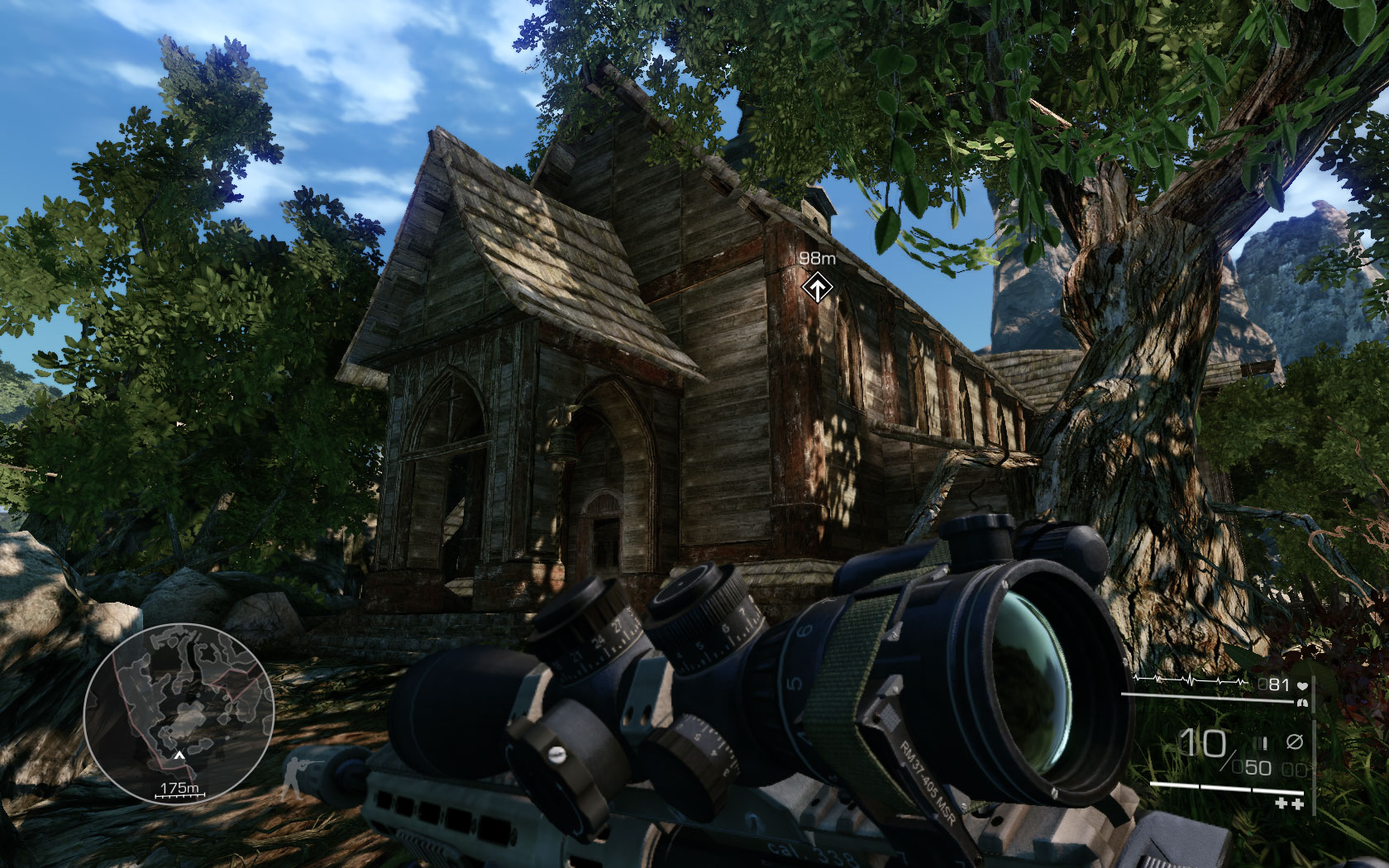1389x868 pixels.
Task: Toggle the breath stabilization lungs indicator
Action: pyautogui.click(x=1303, y=703)
